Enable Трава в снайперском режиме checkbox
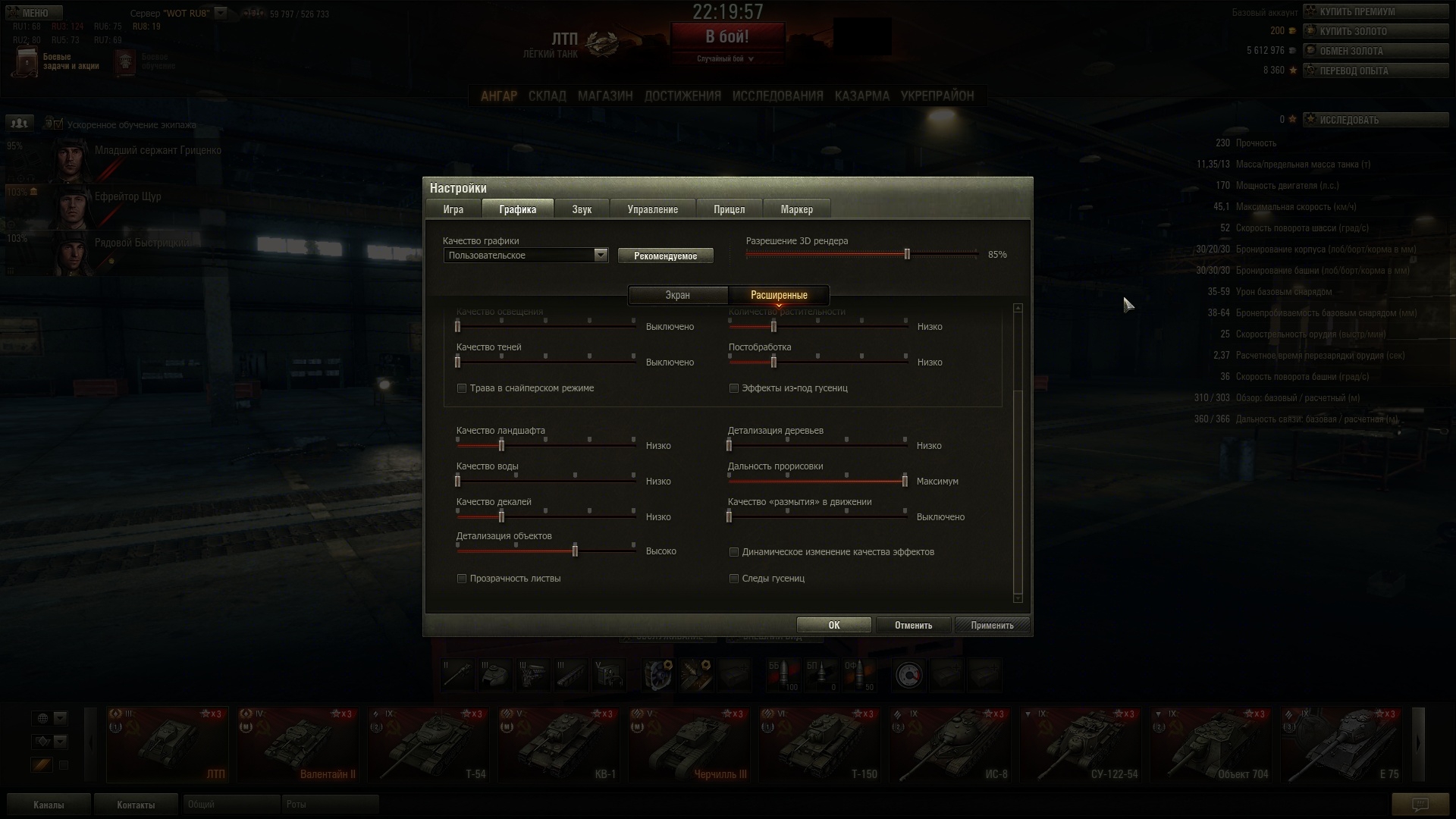Screen dimensions: 1456x819 [462, 388]
